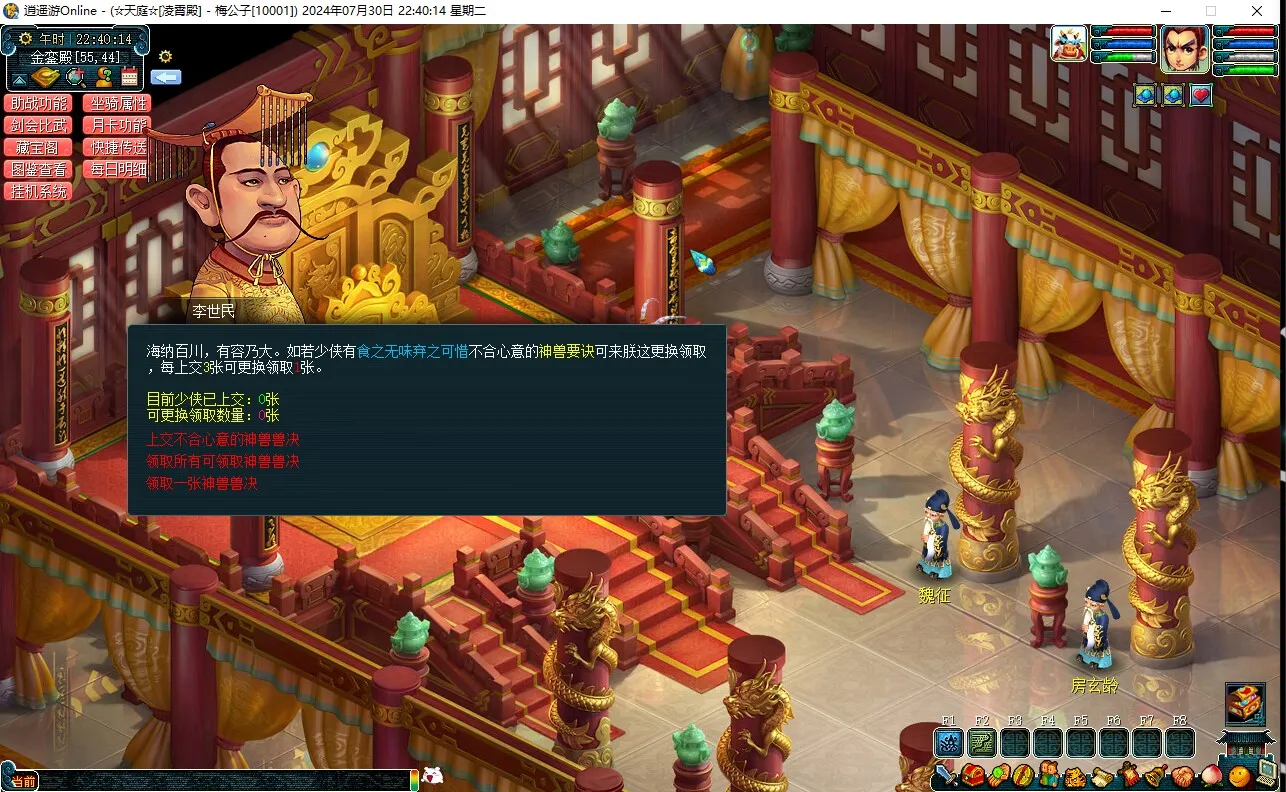Screen dimensions: 1286x792
Task: Click the 剑会比武 button
Action: 38,126
